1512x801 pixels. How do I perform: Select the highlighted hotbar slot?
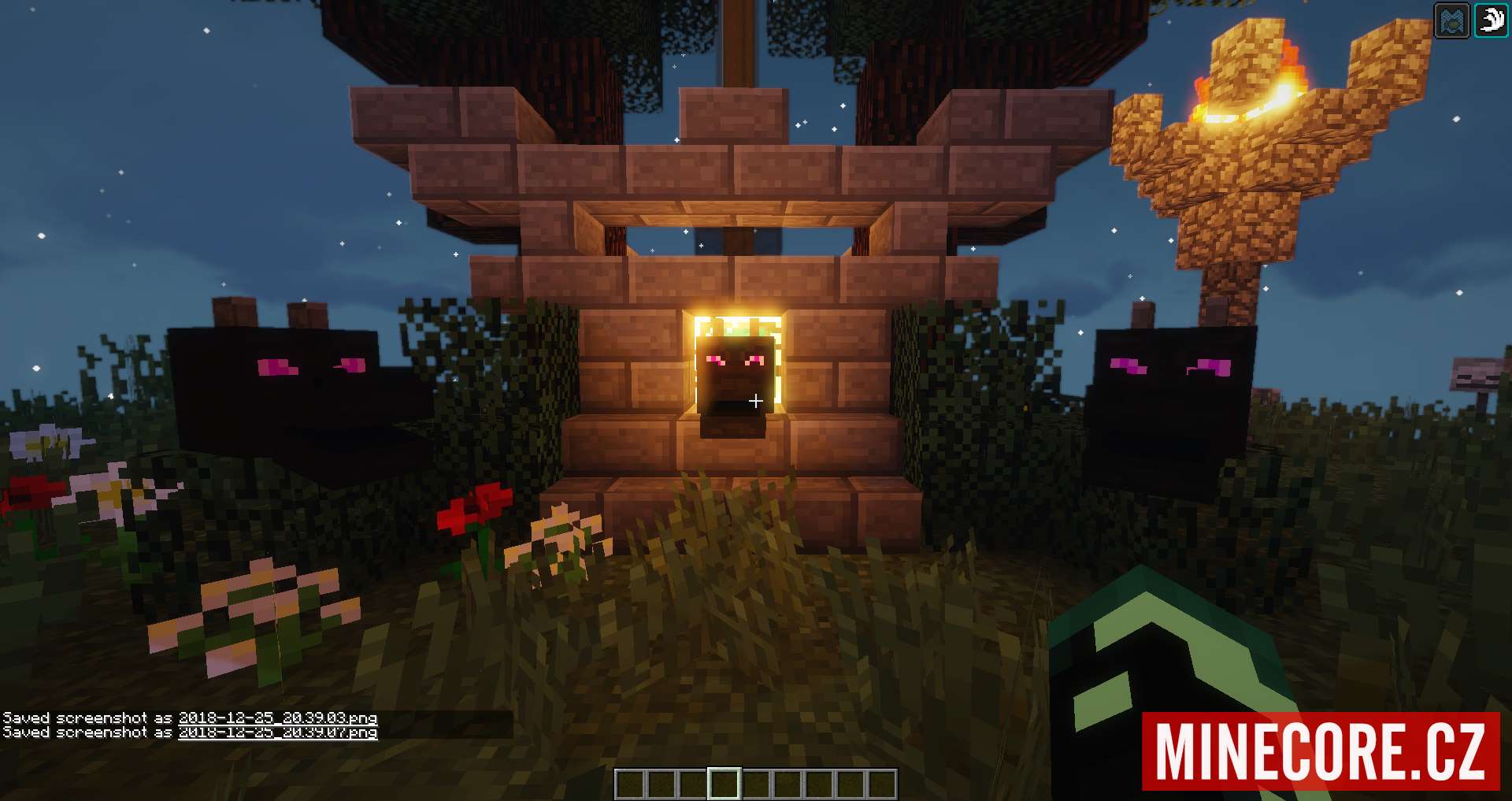[x=724, y=784]
